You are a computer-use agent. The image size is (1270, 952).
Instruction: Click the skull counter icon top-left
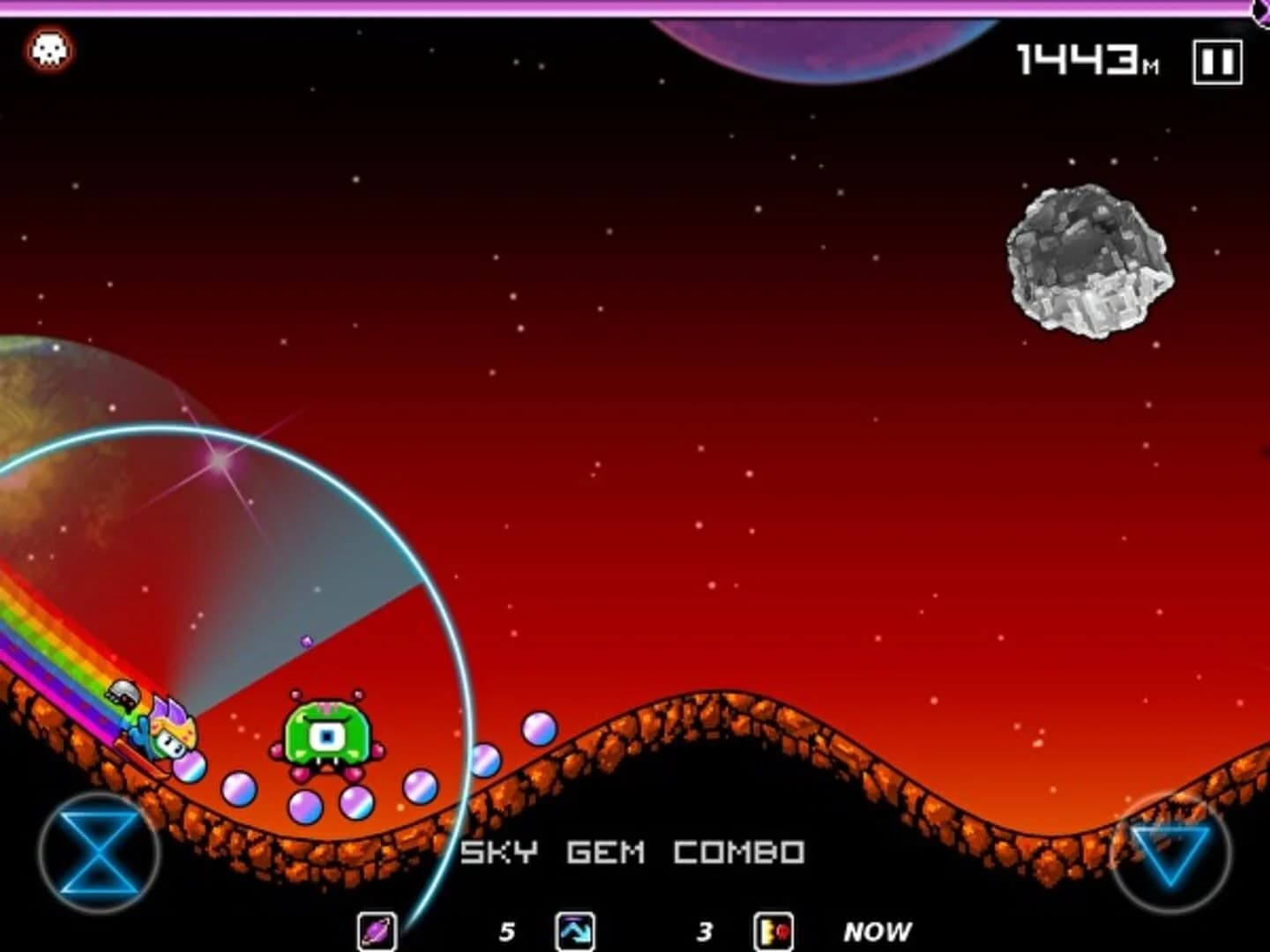(x=49, y=48)
